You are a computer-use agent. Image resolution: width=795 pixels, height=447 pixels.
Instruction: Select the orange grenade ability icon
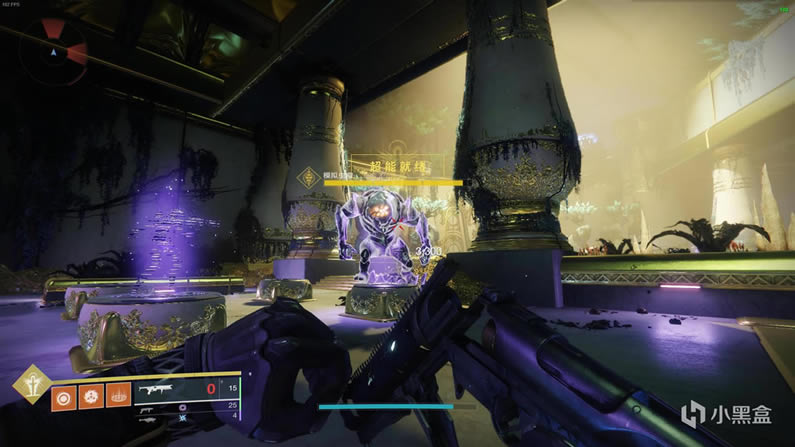63,396
